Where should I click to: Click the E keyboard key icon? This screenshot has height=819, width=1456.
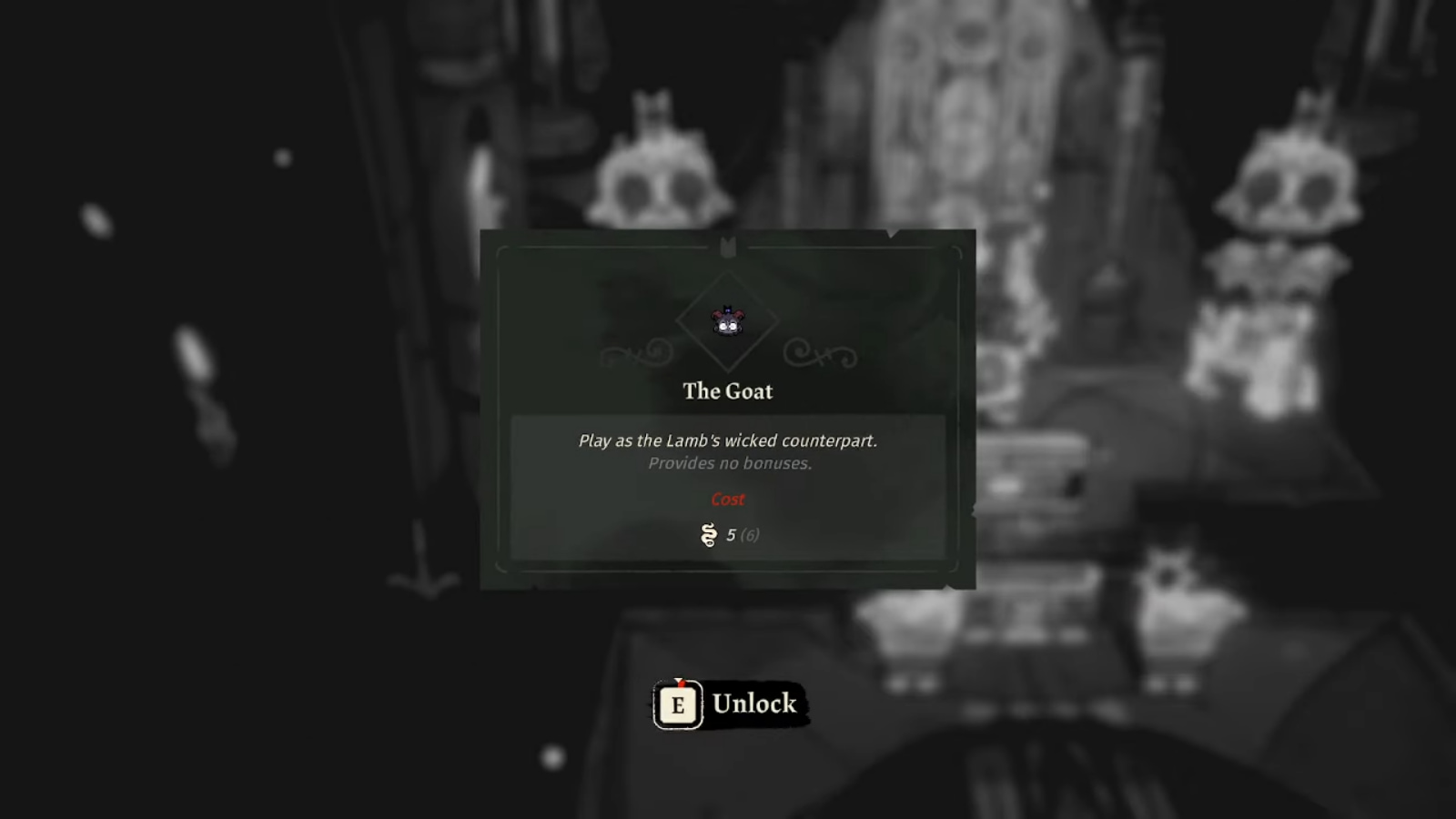pyautogui.click(x=676, y=703)
